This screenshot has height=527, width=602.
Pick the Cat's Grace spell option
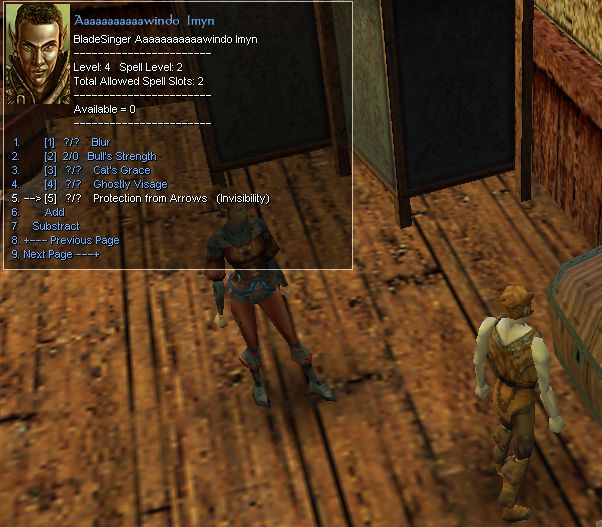click(116, 171)
